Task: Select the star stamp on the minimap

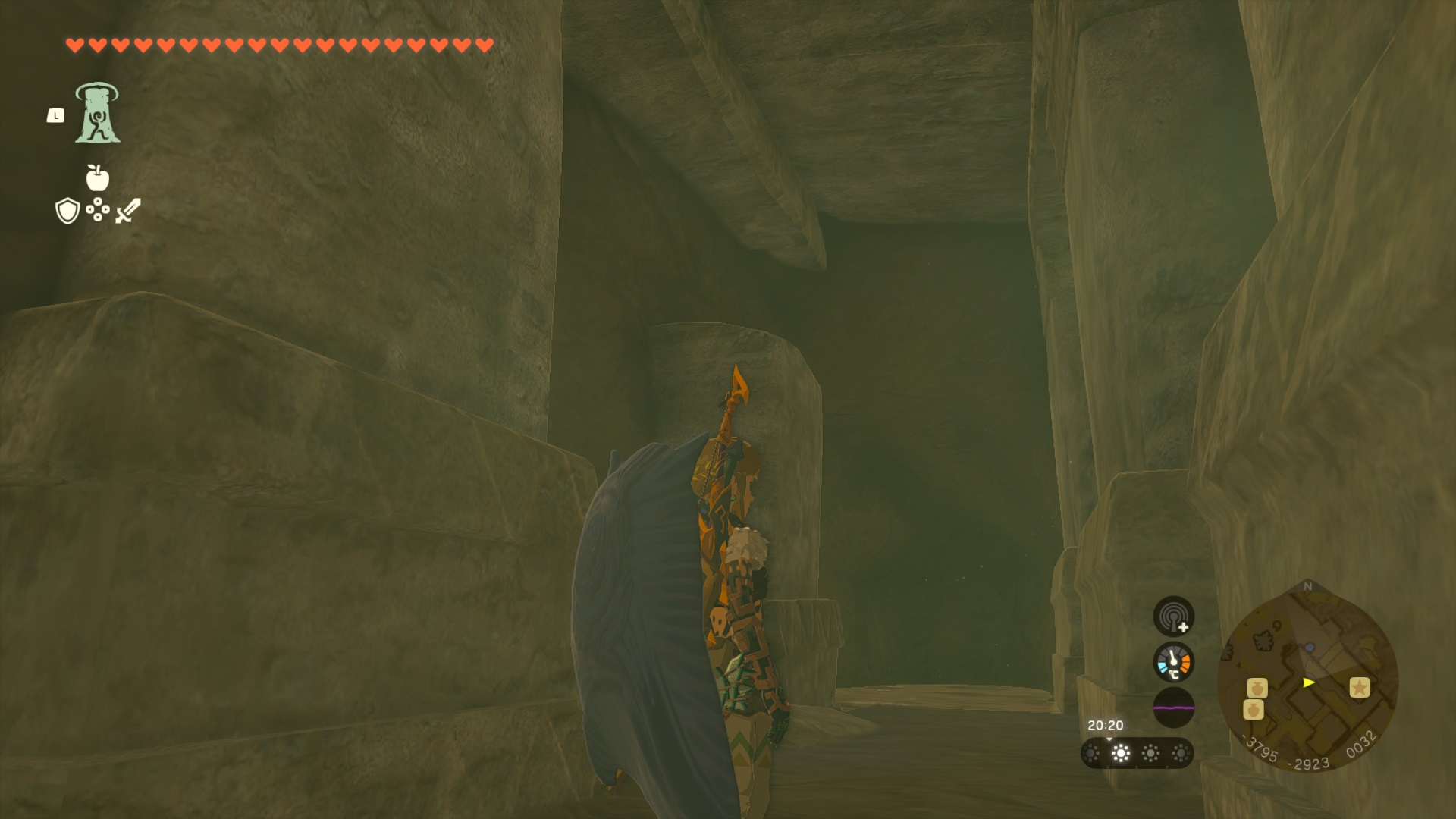Action: point(1359,687)
